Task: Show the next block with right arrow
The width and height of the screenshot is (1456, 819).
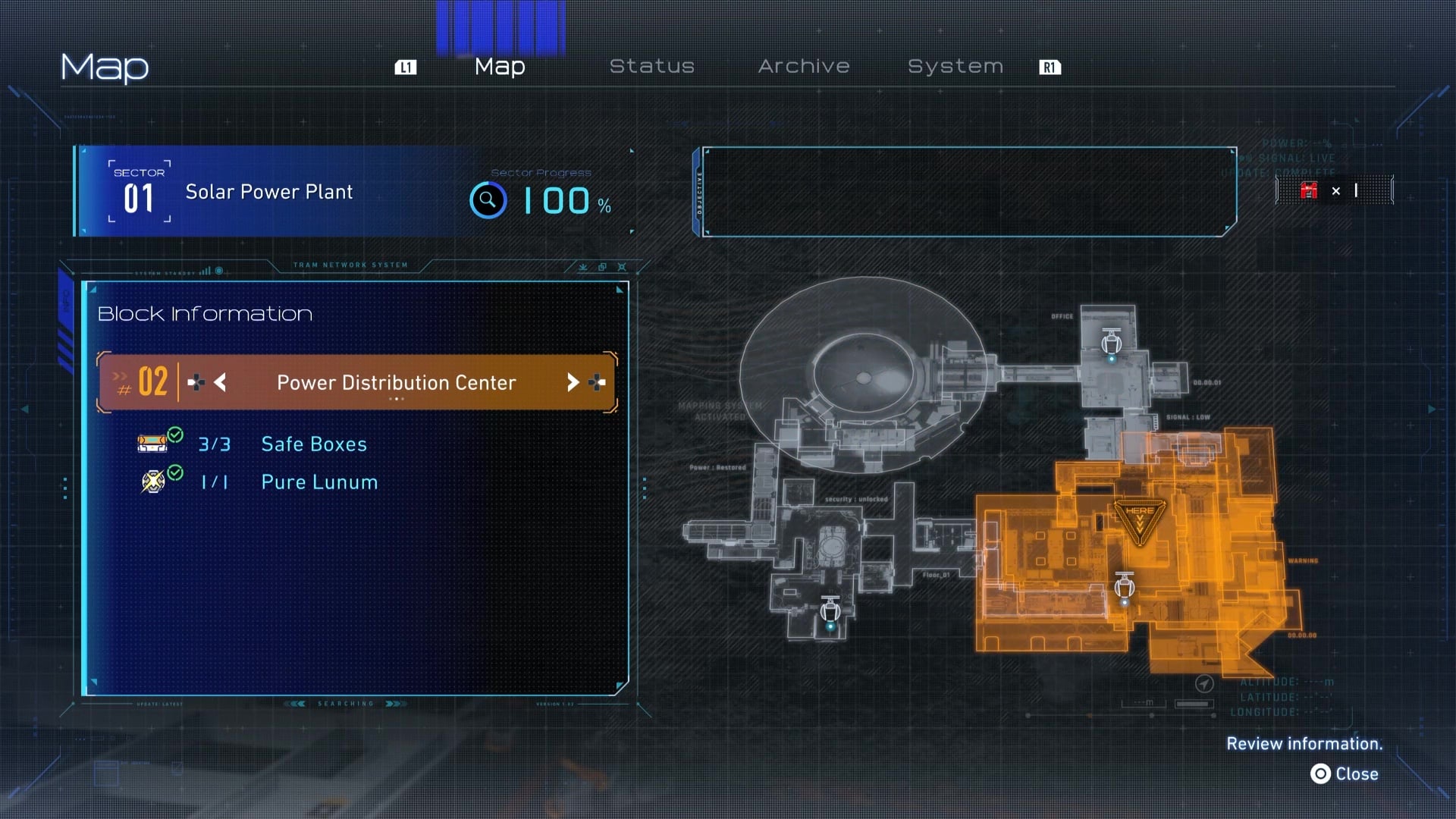Action: pos(573,382)
